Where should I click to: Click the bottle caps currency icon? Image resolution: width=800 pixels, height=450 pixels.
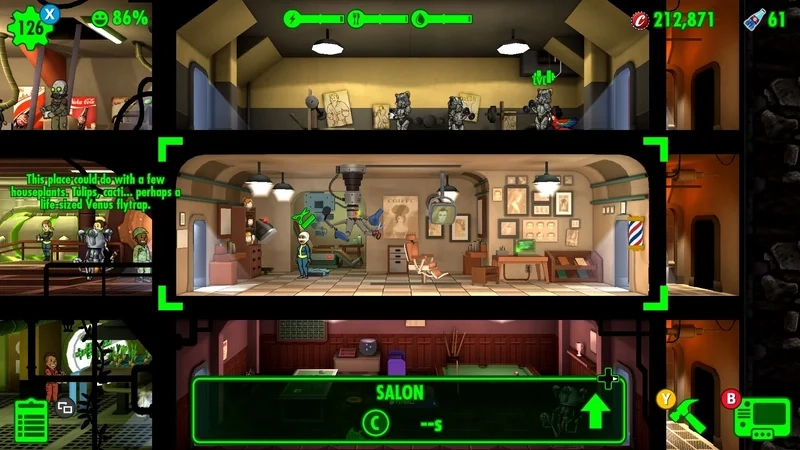[640, 19]
